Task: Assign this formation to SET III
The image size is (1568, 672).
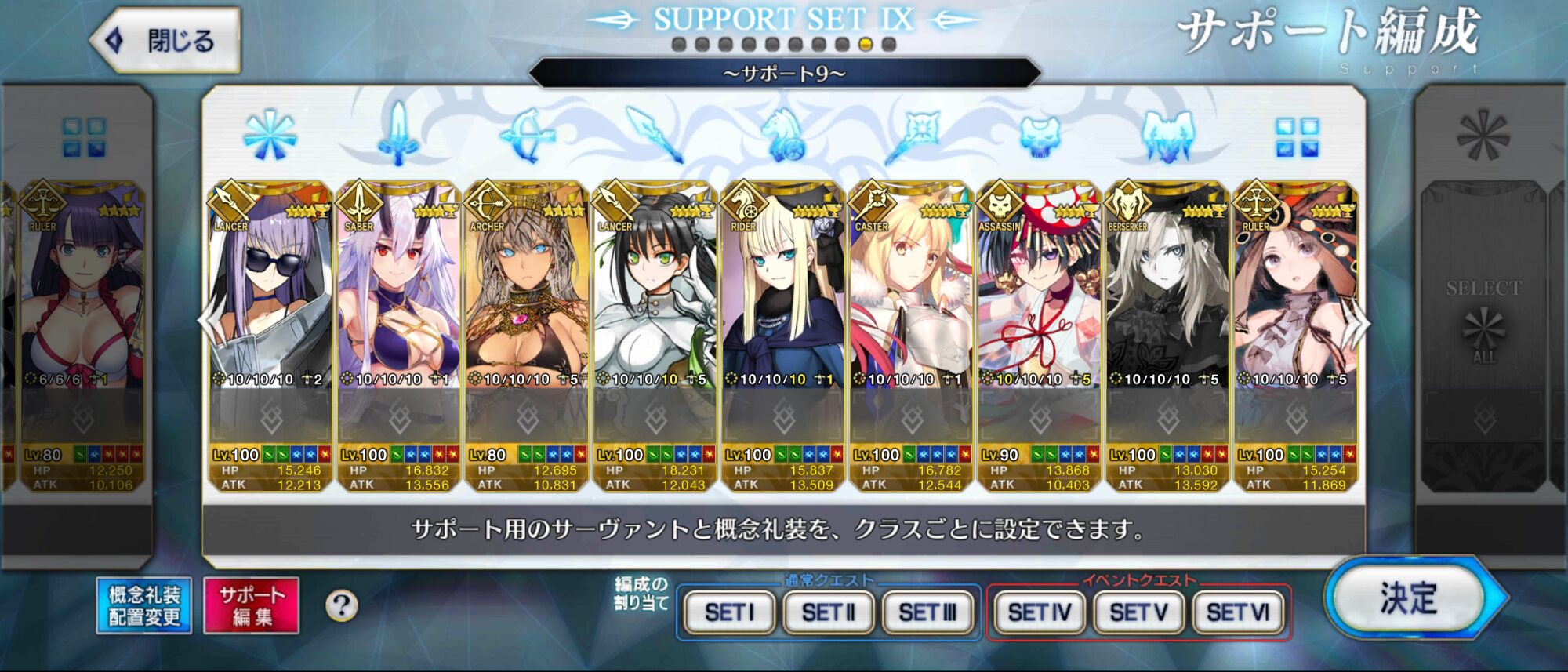Action: [927, 612]
